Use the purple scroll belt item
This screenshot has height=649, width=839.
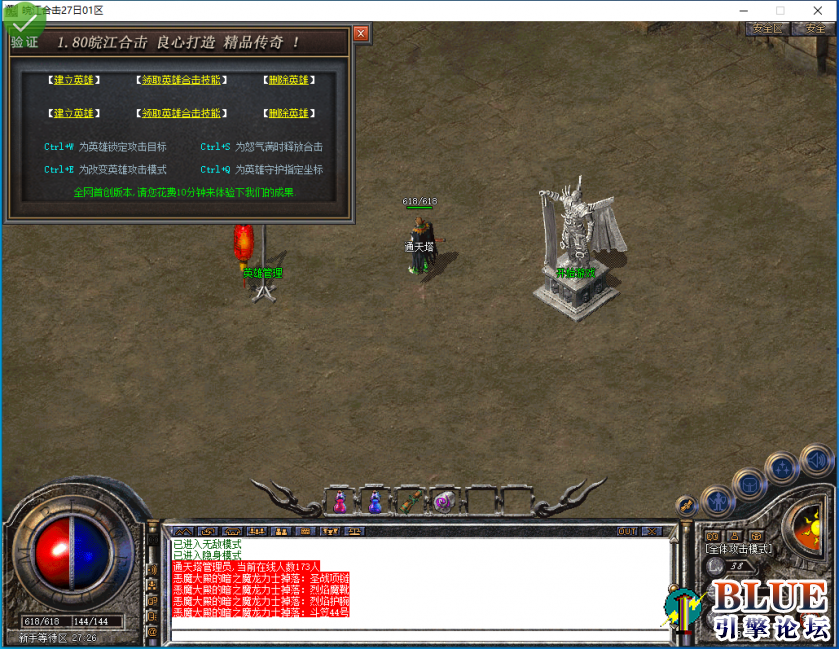click(x=441, y=502)
